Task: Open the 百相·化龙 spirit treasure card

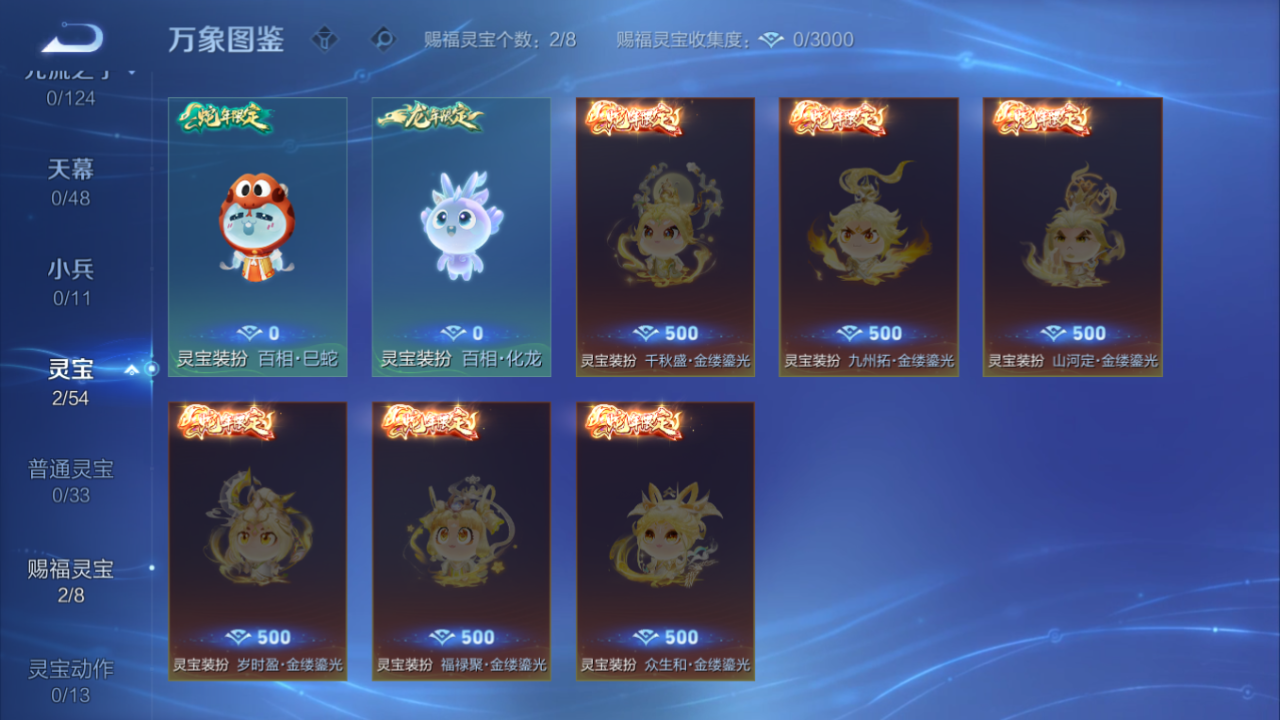Action: [x=461, y=230]
